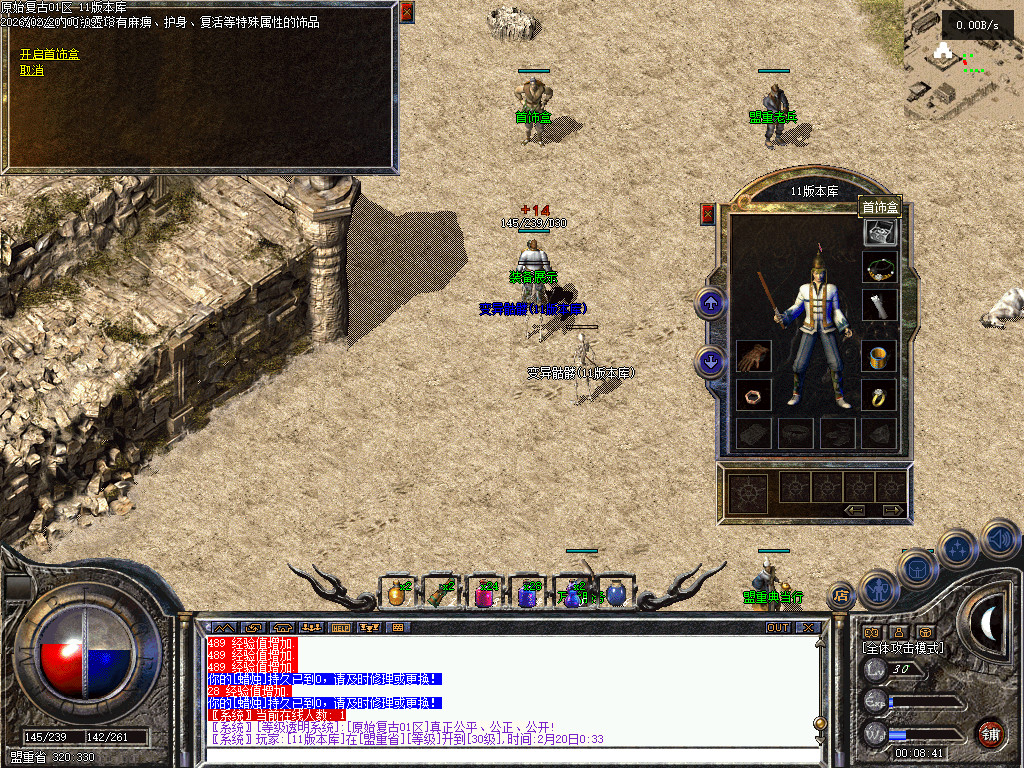
Task: Choose the 开启首饰盒 dialogue option
Action: click(50, 54)
